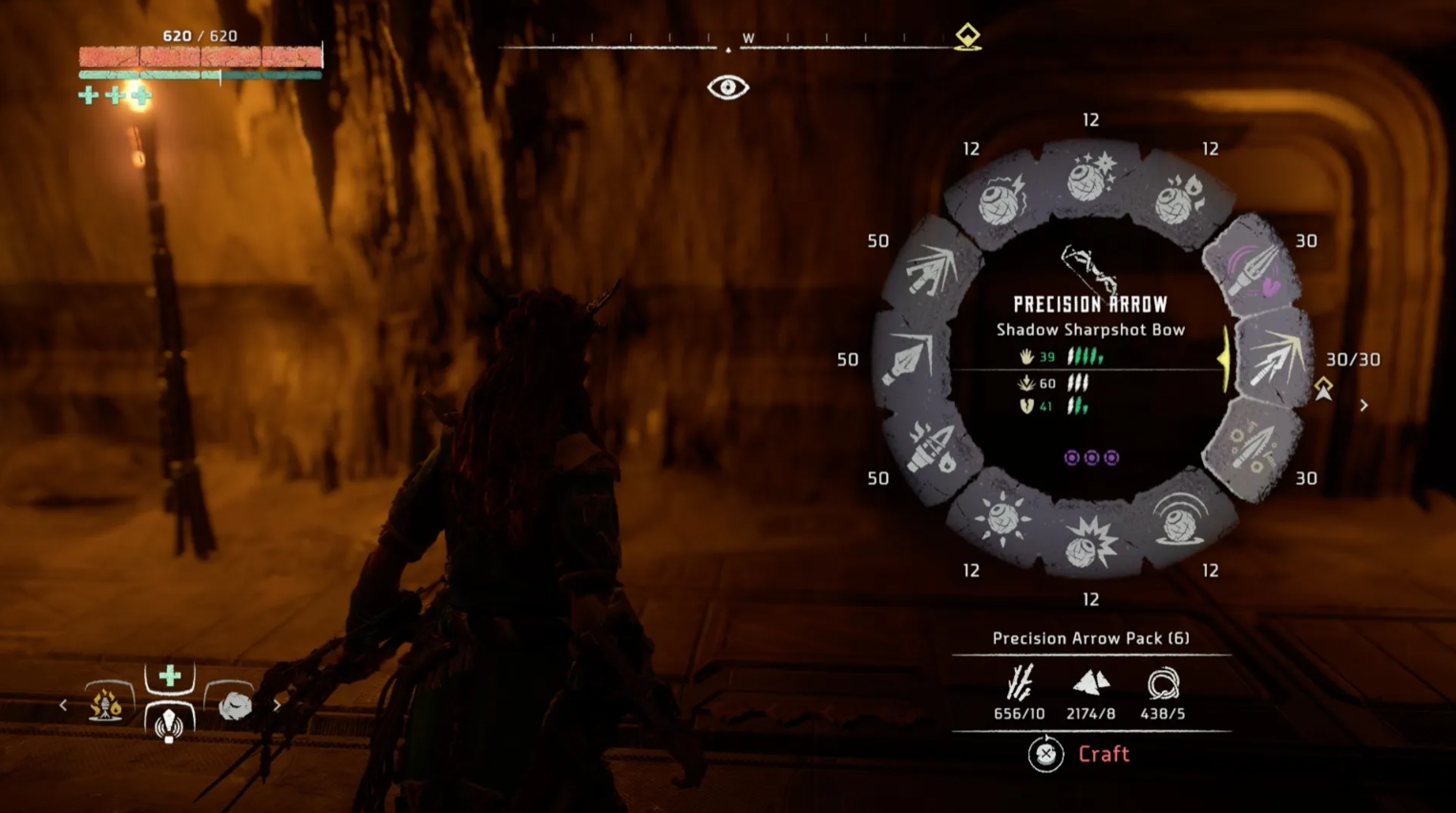Pick the sun-rayed bomb slot

pyautogui.click(x=1002, y=519)
